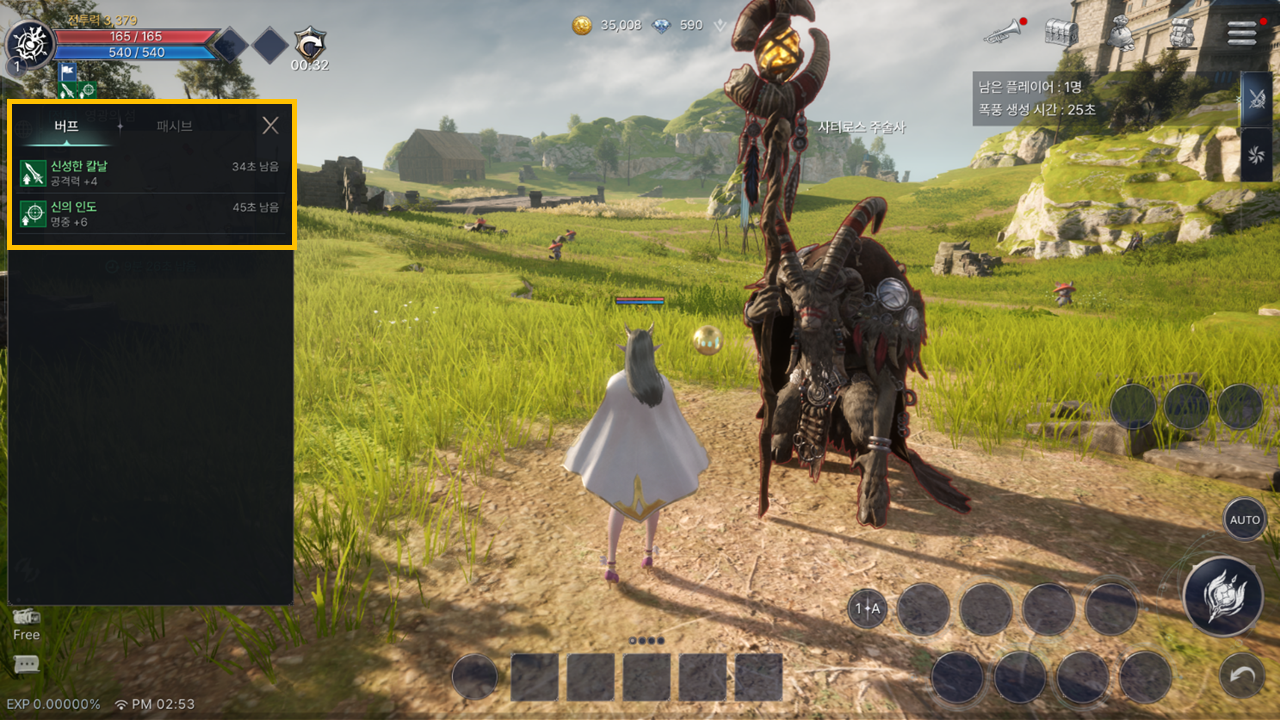Open the chat speech bubble icon
The image size is (1280, 720).
tap(27, 664)
